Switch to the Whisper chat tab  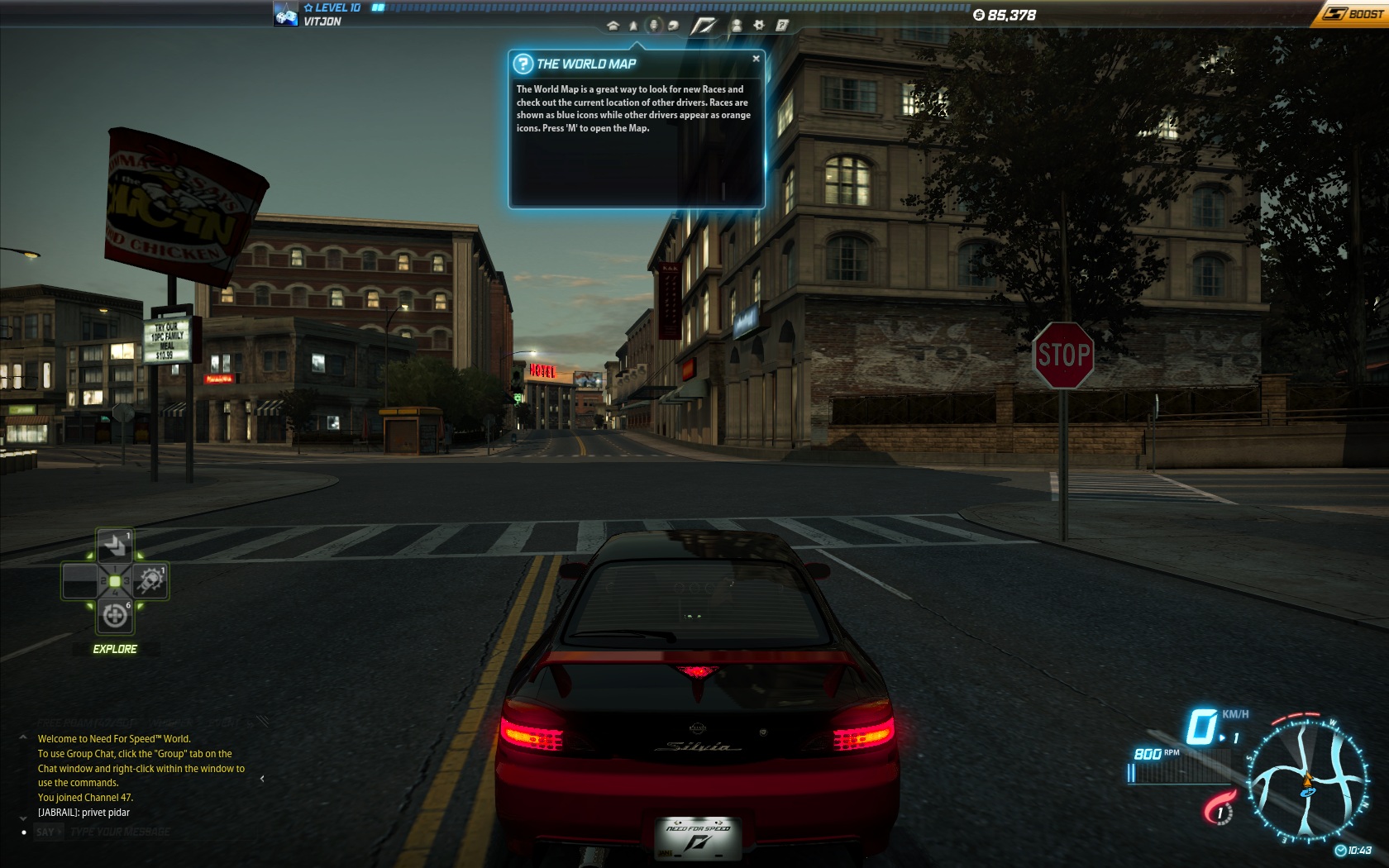pos(171,723)
